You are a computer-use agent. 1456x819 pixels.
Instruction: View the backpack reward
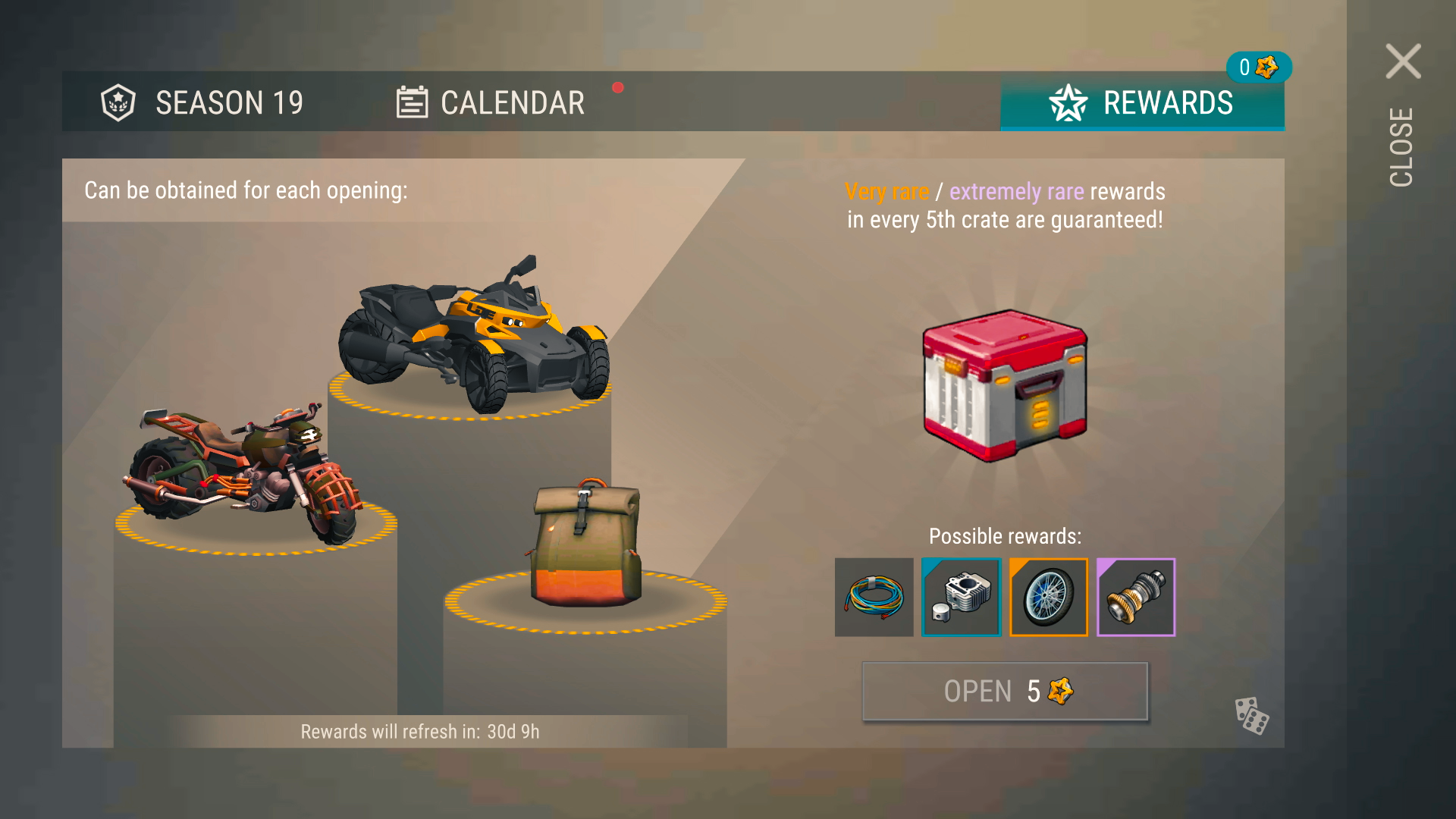[586, 544]
